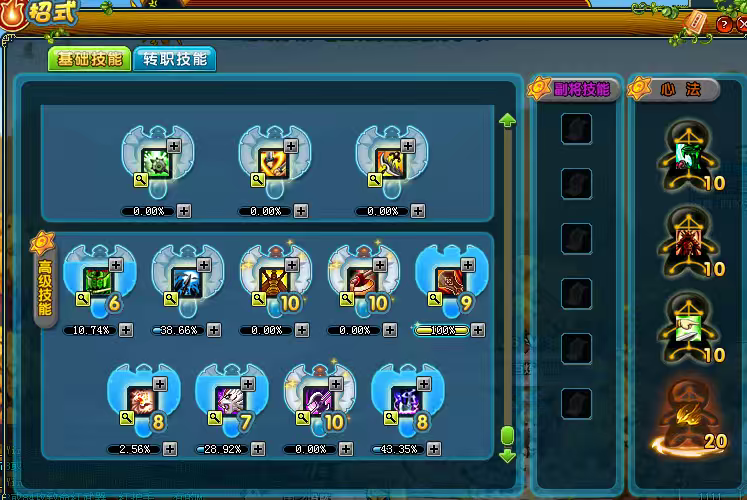Choose the purple level 8 skill icon
The width and height of the screenshot is (747, 500).
(405, 400)
